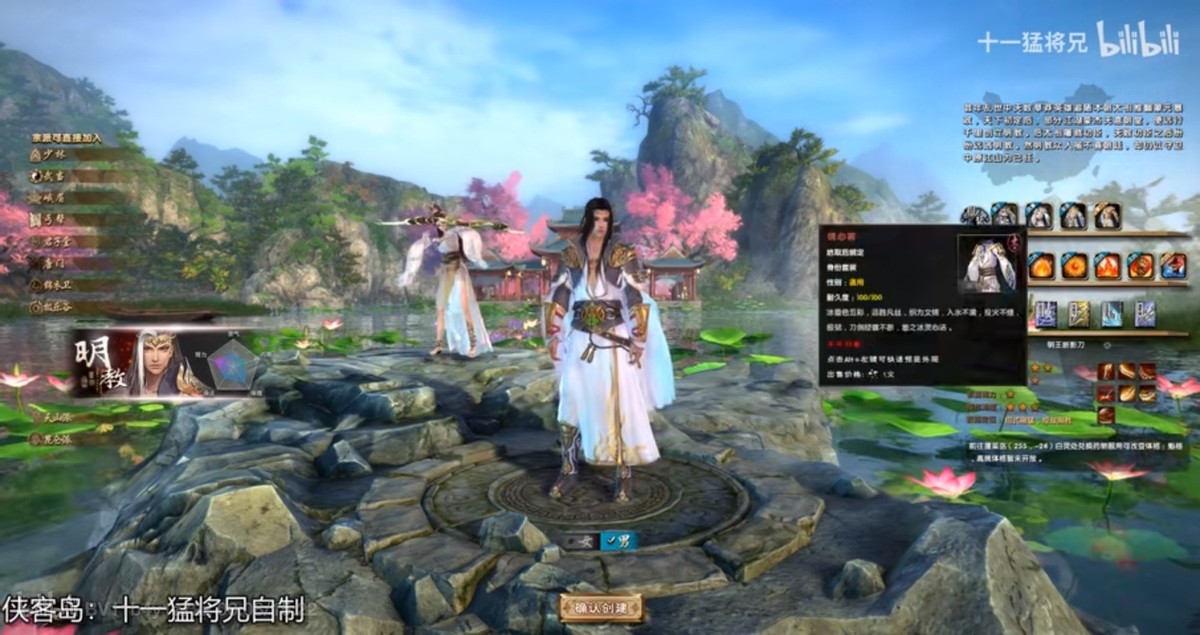This screenshot has width=1200, height=635.
Task: Select the female (女) gender option
Action: point(583,541)
